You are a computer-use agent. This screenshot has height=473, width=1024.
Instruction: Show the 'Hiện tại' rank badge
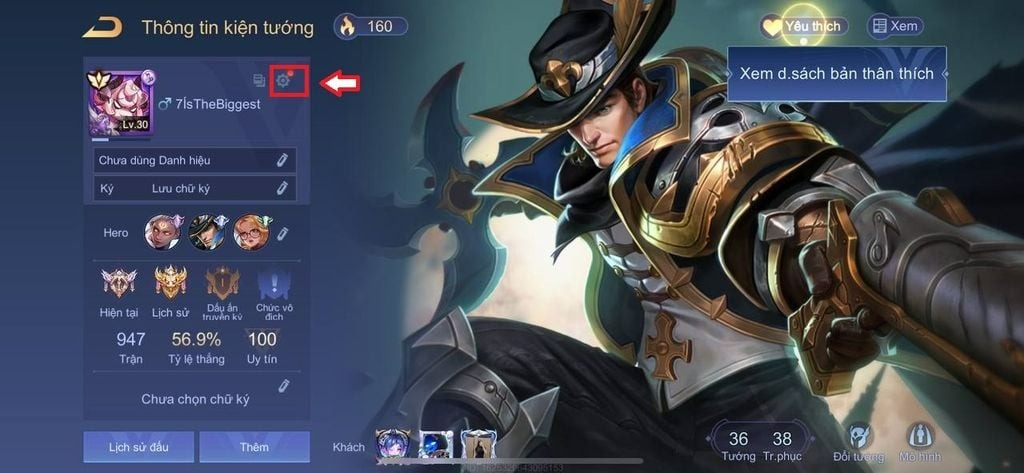[x=118, y=290]
